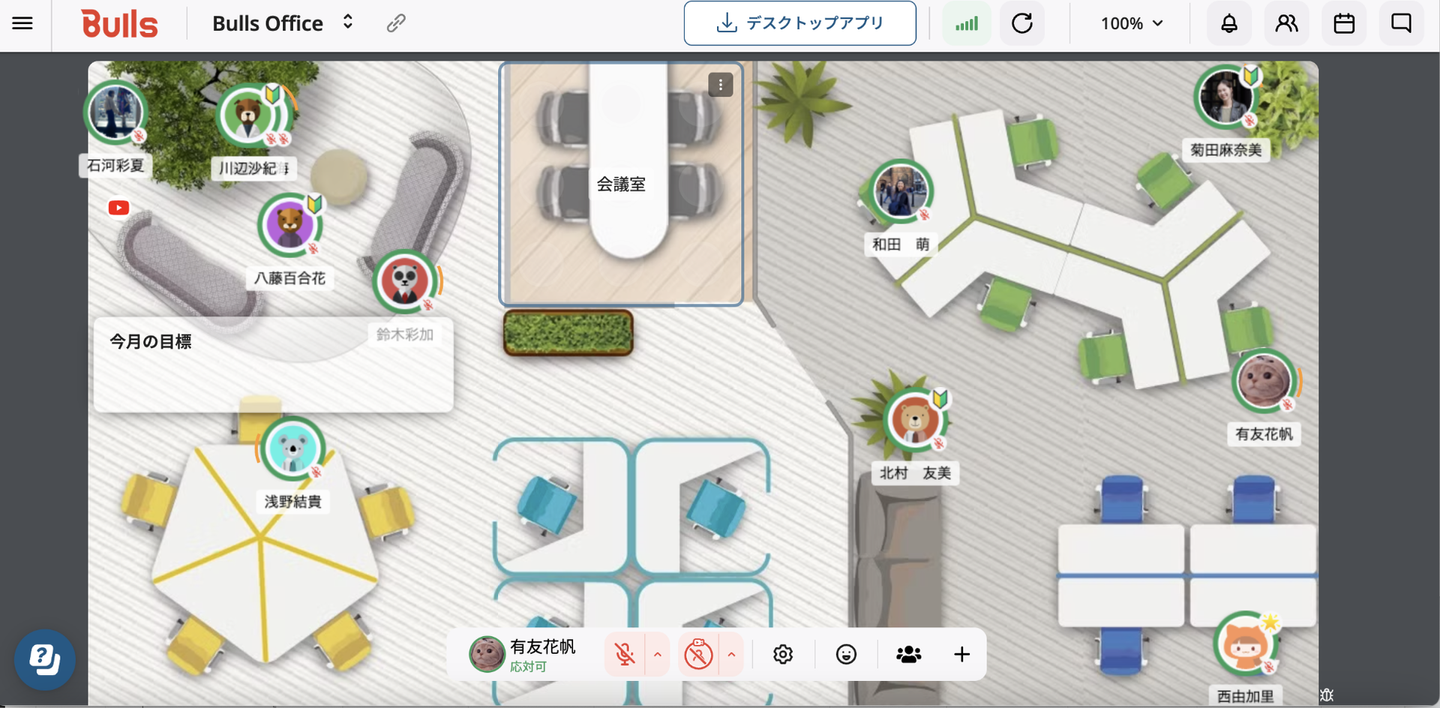
Task: Show the green signal strength indicator
Action: [x=966, y=23]
